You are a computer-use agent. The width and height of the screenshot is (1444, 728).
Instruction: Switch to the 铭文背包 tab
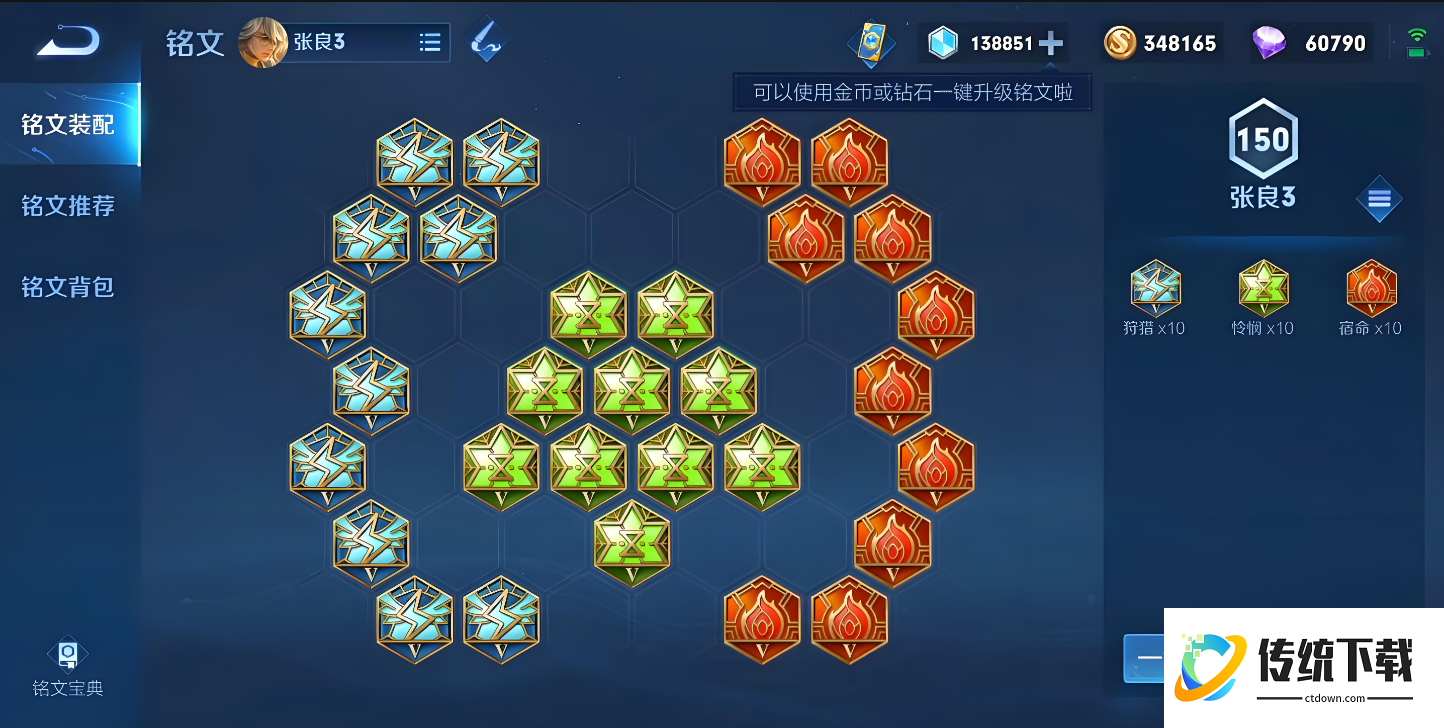tap(66, 287)
